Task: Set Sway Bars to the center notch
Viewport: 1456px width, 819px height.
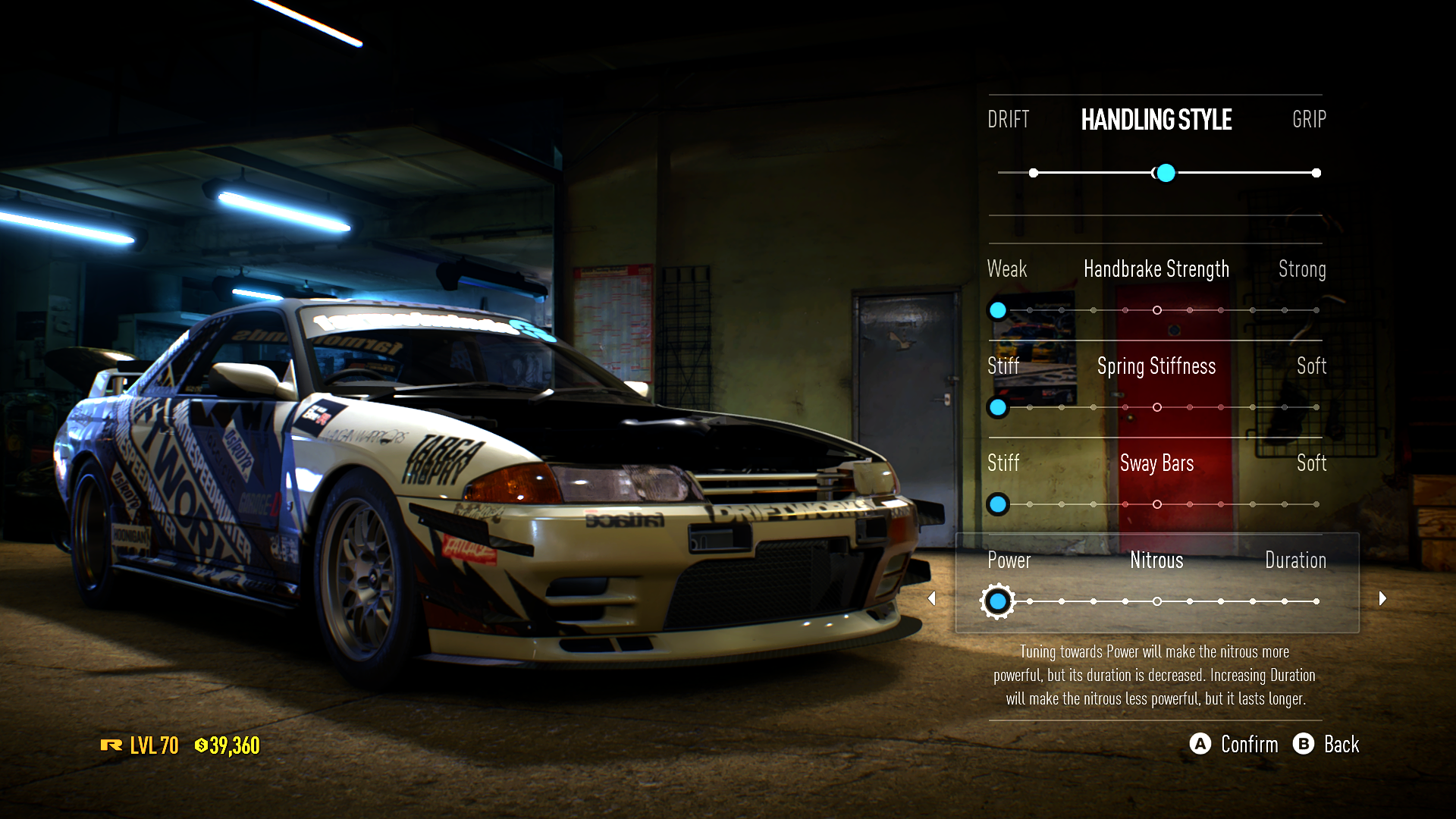Action: click(1157, 504)
